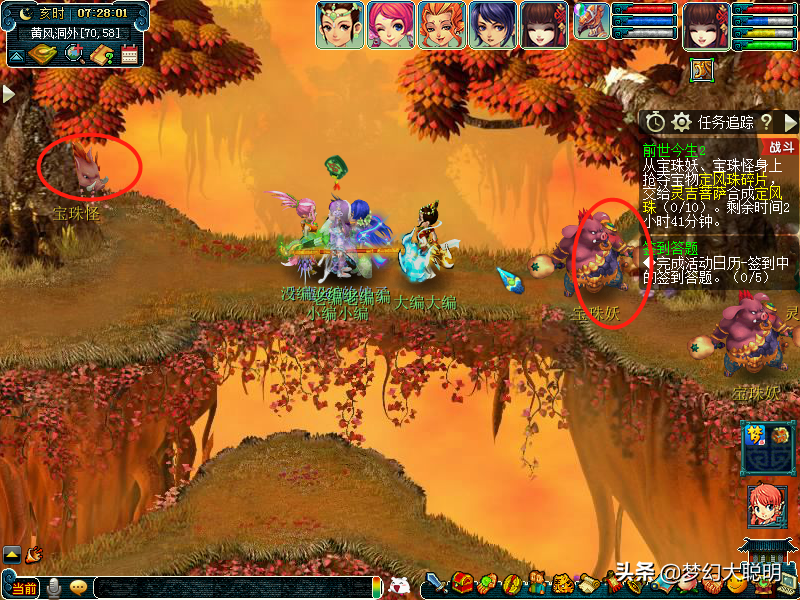Open the world map book icon
Viewport: 800px width, 600px height.
pyautogui.click(x=41, y=54)
